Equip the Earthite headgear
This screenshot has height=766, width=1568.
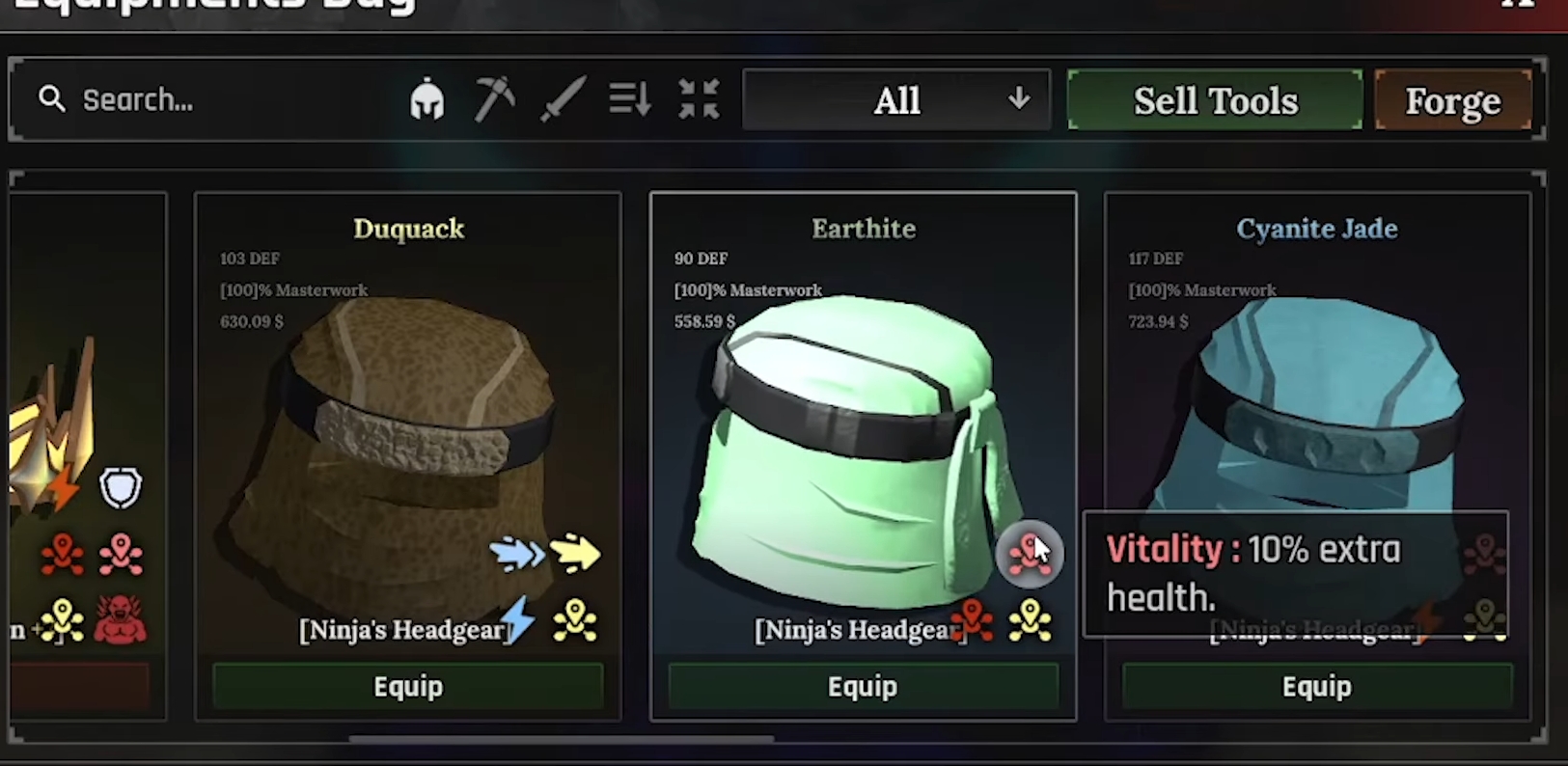tap(862, 686)
